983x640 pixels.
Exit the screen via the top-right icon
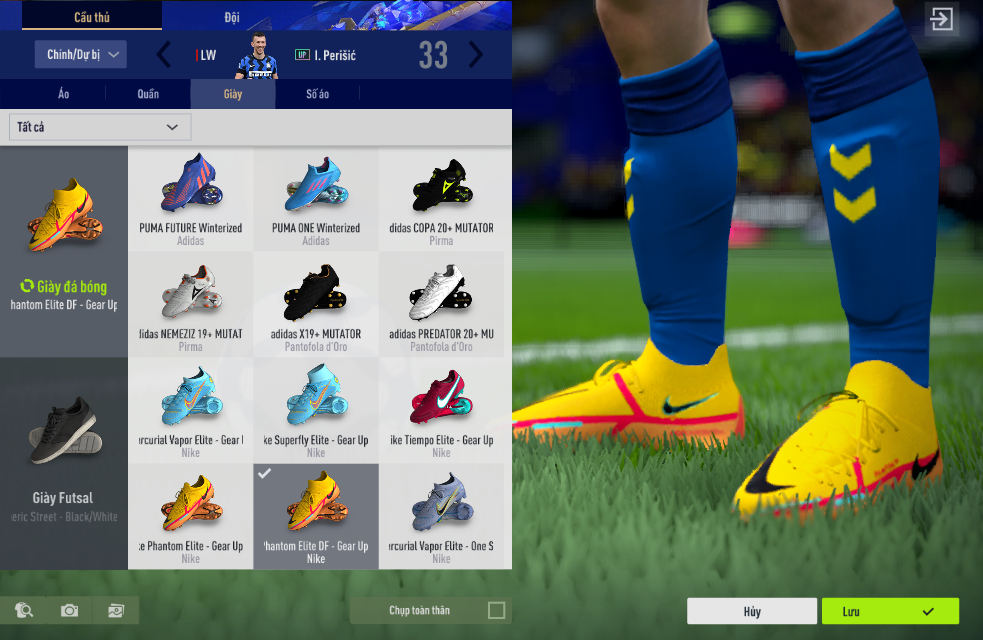941,20
